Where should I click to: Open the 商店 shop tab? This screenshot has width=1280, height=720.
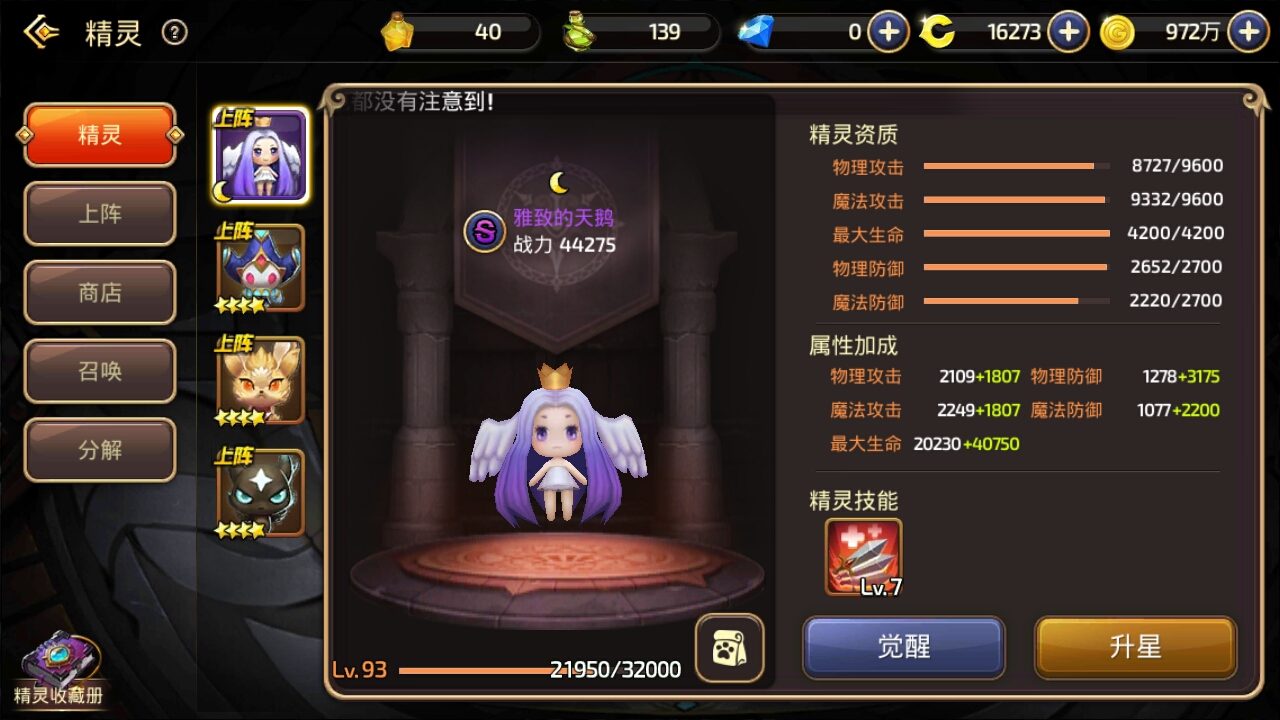(x=100, y=292)
